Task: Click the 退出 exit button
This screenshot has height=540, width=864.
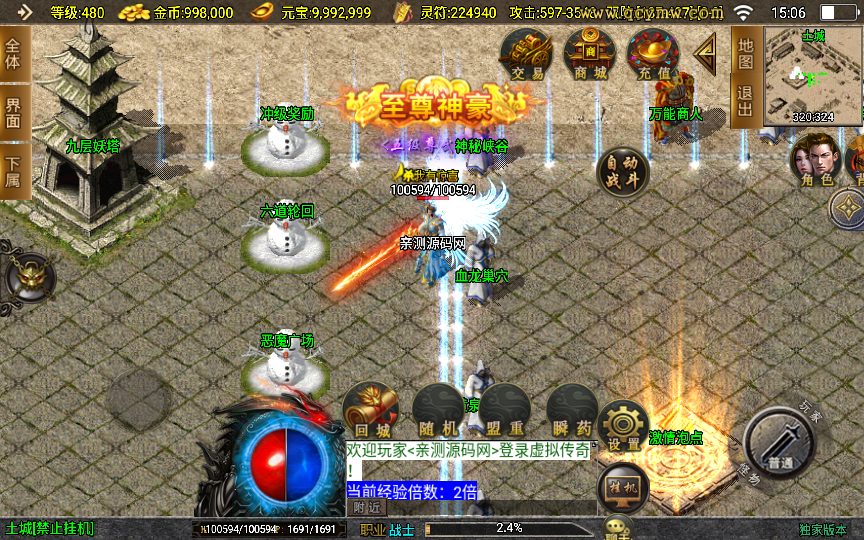Action: (745, 102)
